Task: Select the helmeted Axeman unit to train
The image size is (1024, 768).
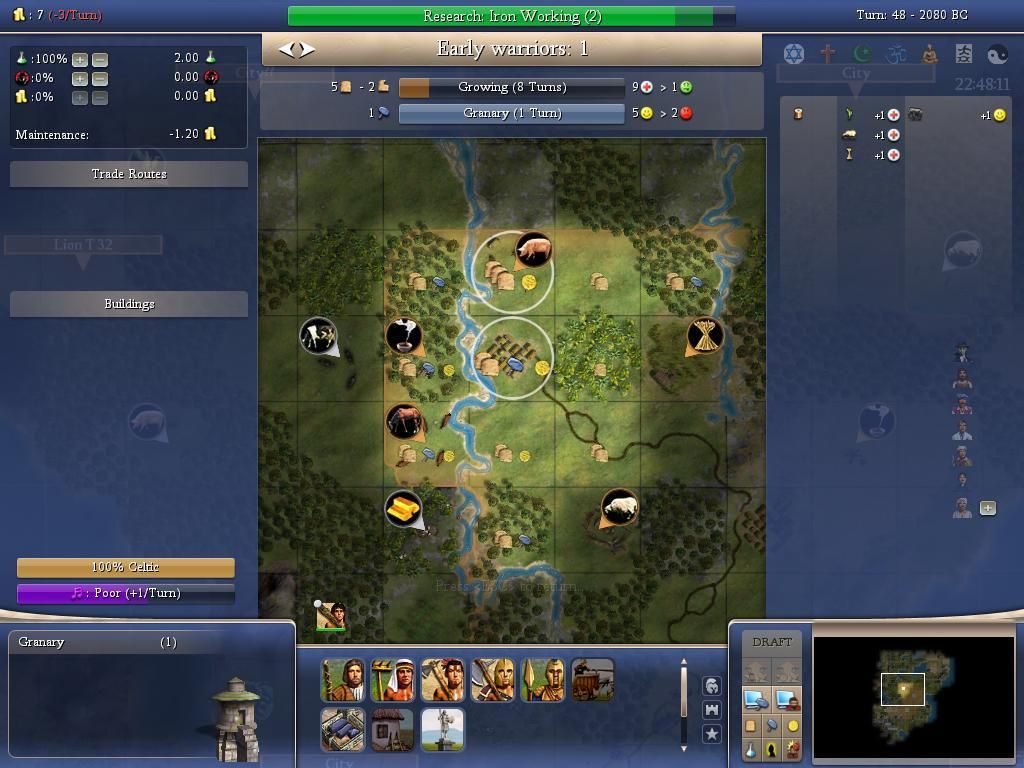Action: tap(492, 680)
